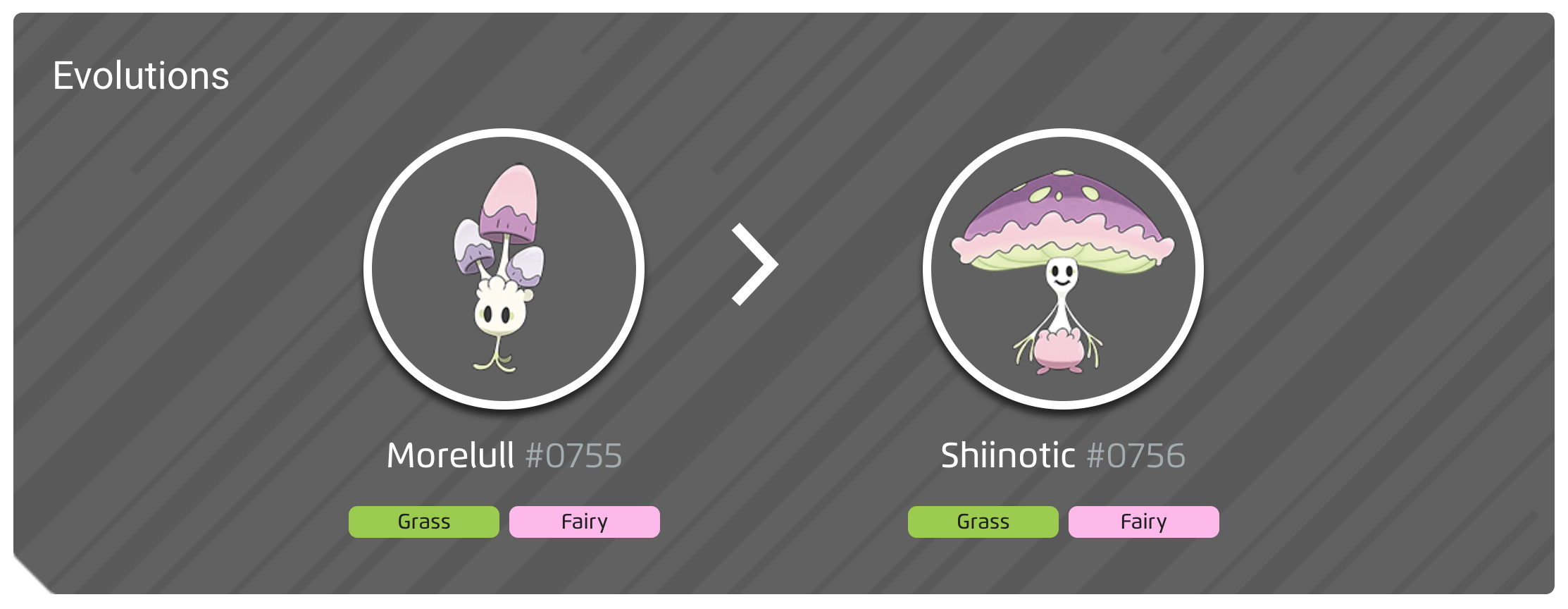Click the Evolutions section icon area
Viewport: 1568px width, 609px height.
(x=141, y=75)
